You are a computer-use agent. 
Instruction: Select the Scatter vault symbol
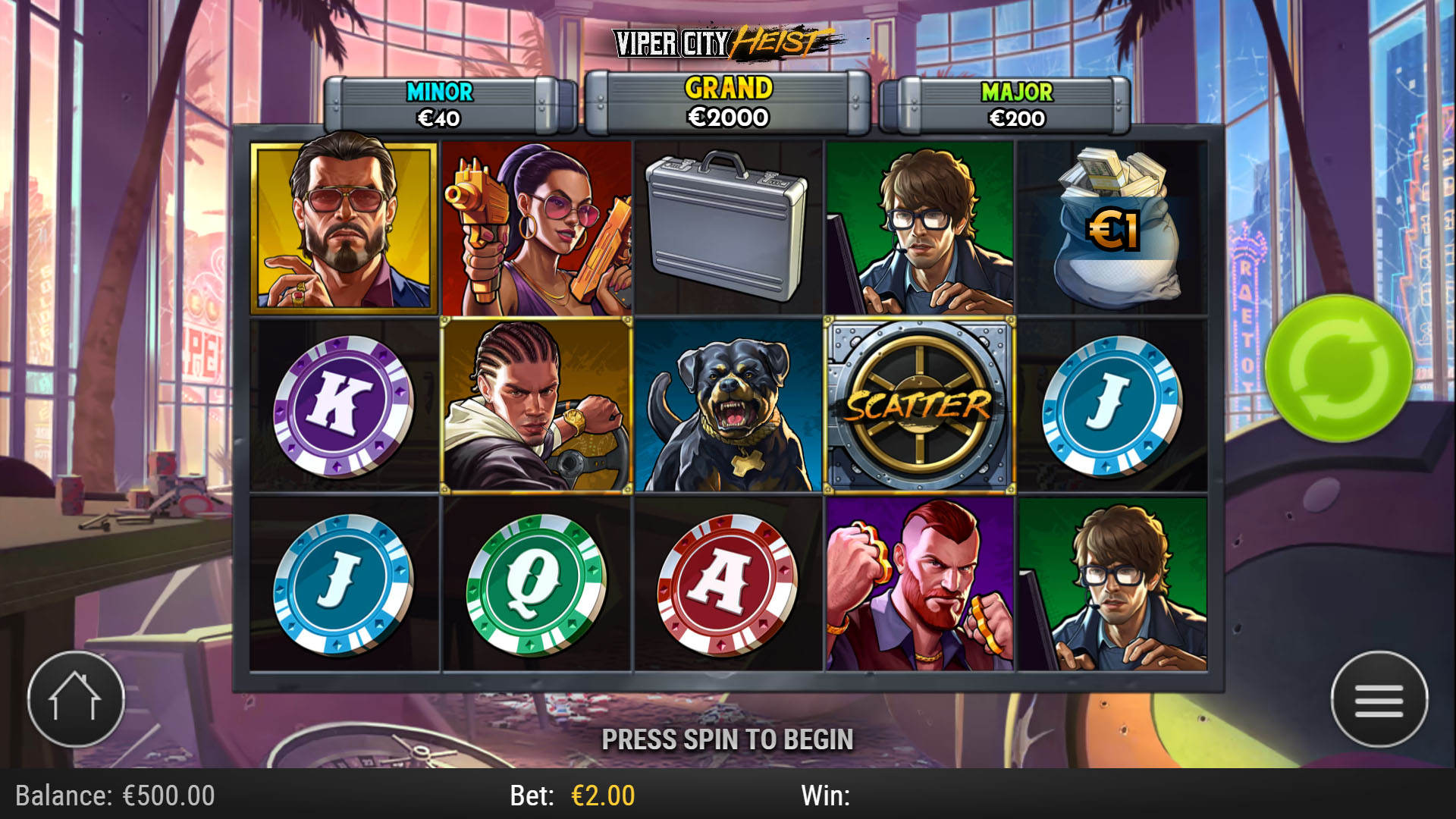918,407
